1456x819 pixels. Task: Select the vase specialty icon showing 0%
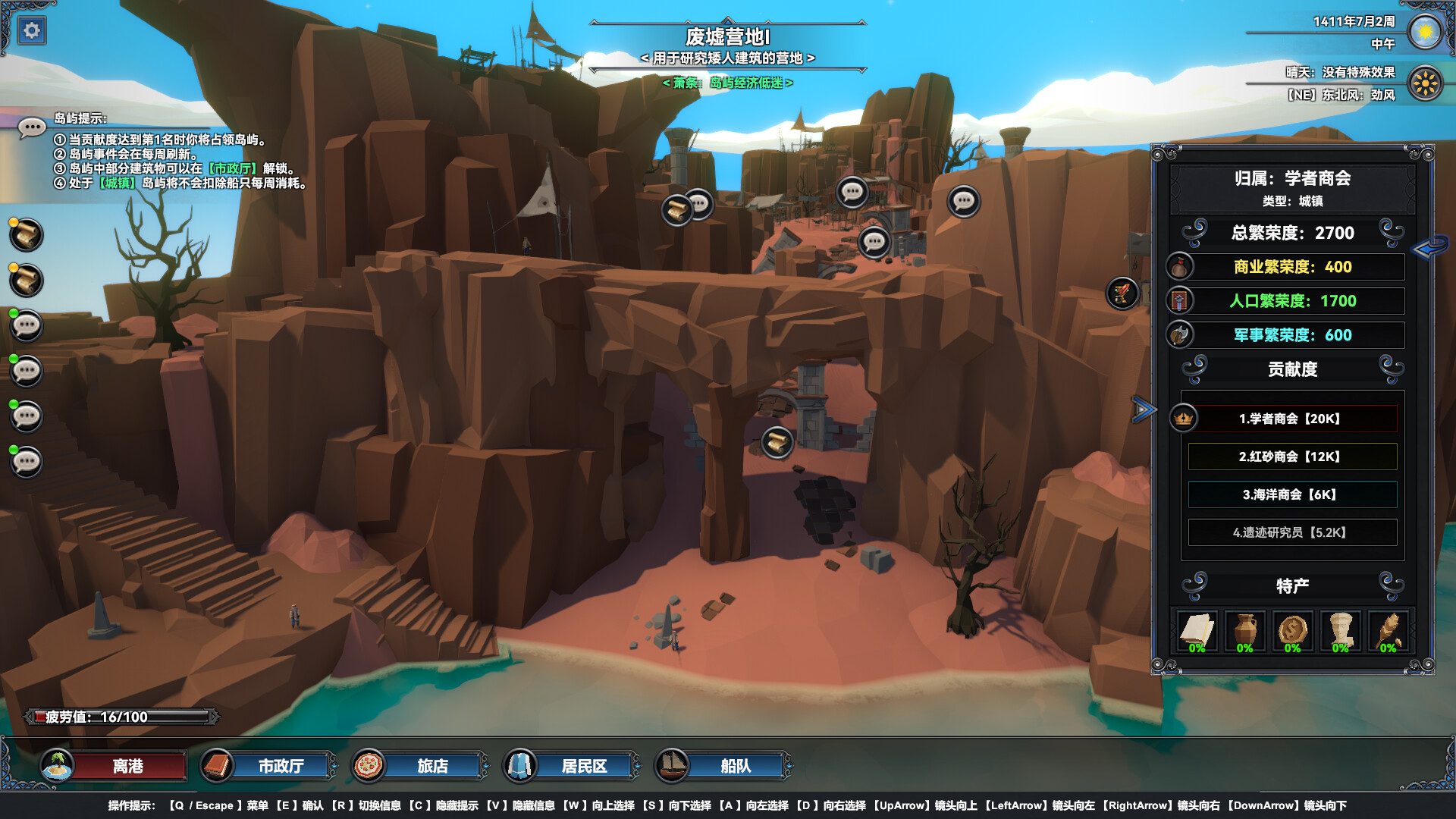pos(1245,629)
